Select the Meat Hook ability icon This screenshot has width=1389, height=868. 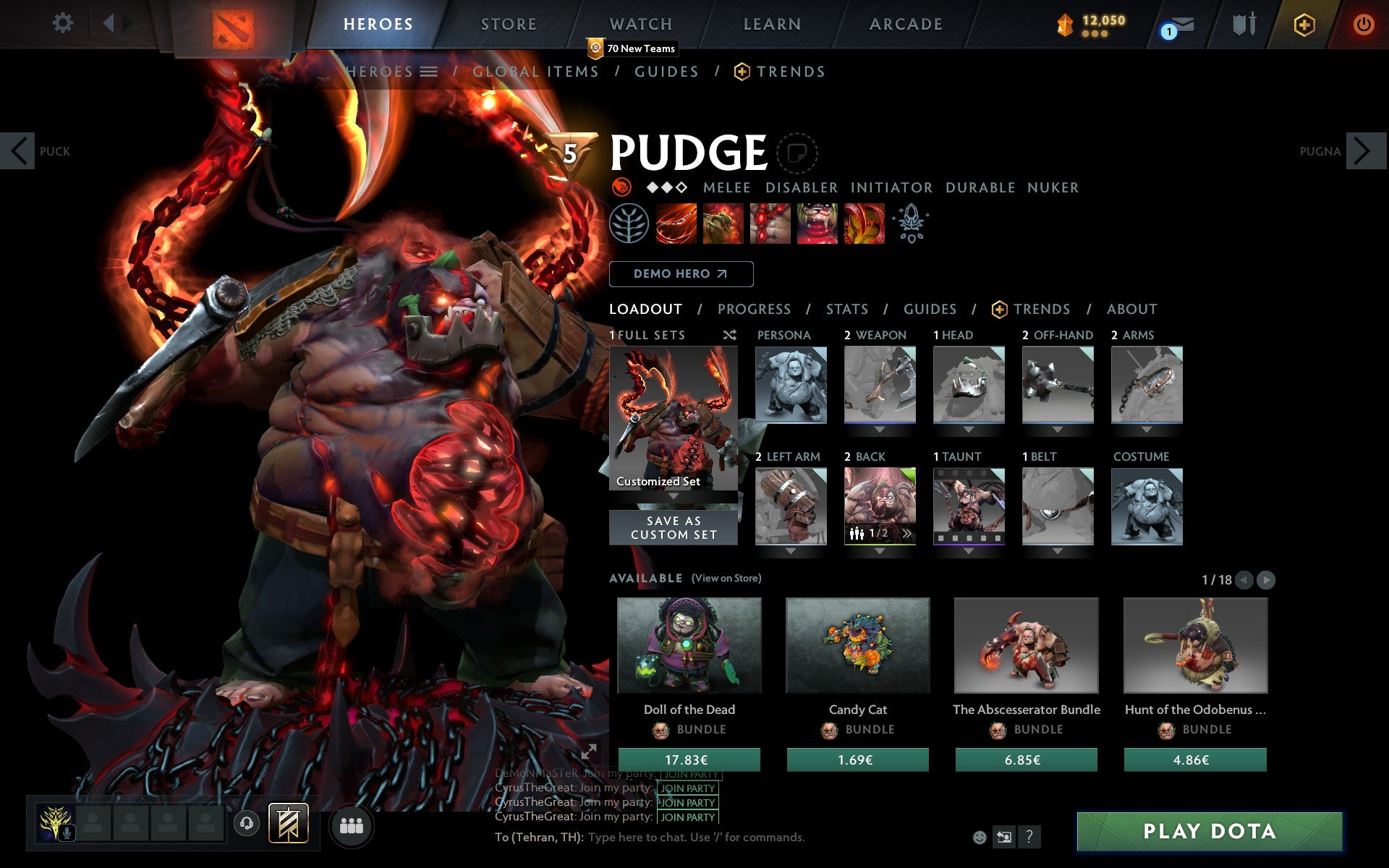[676, 223]
